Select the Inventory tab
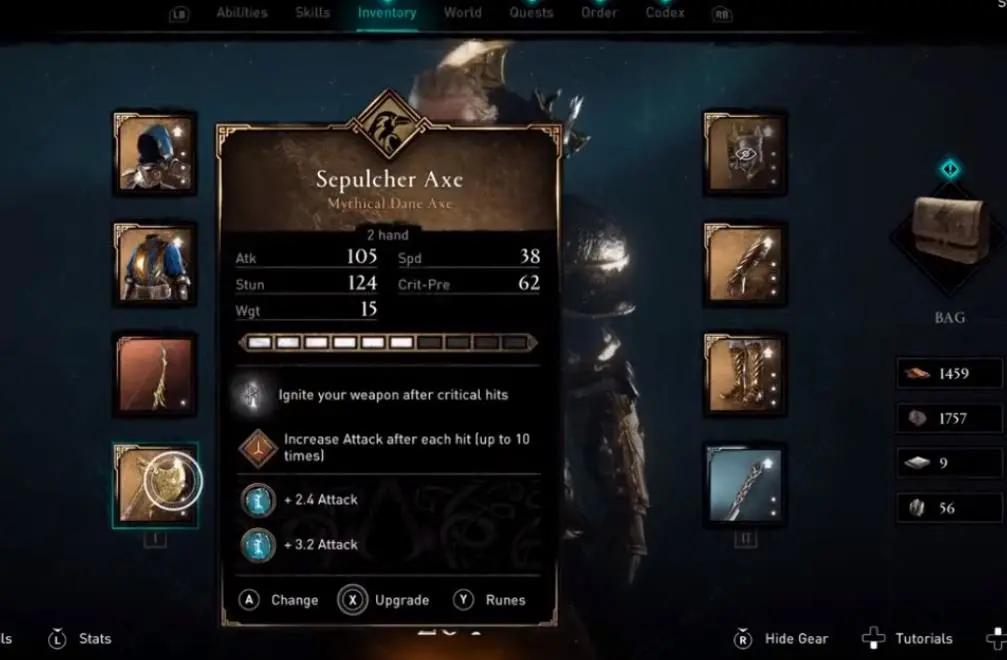This screenshot has width=1007, height=660. (387, 13)
